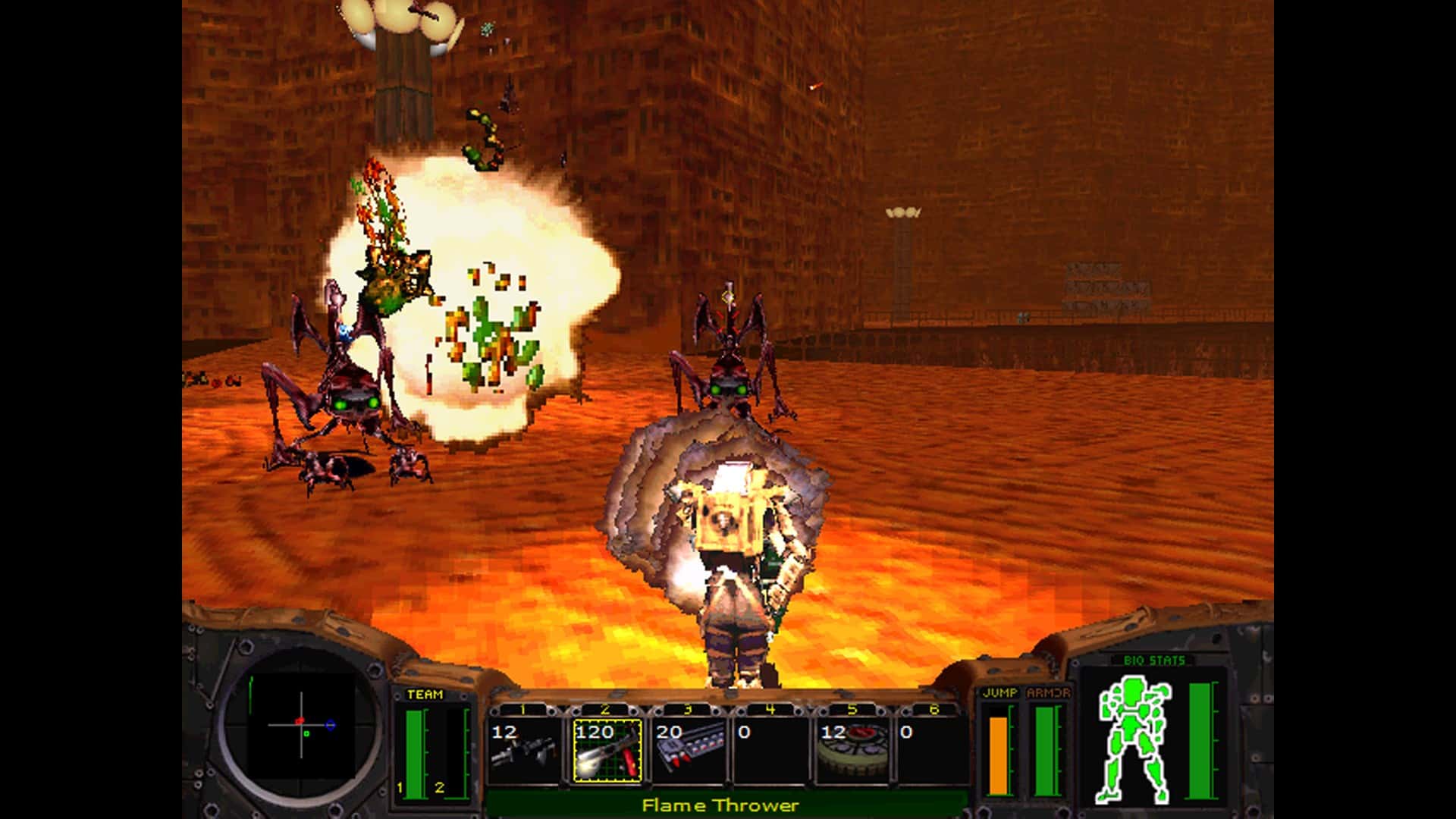
Task: Click team member 1 status bar
Action: pos(413,751)
